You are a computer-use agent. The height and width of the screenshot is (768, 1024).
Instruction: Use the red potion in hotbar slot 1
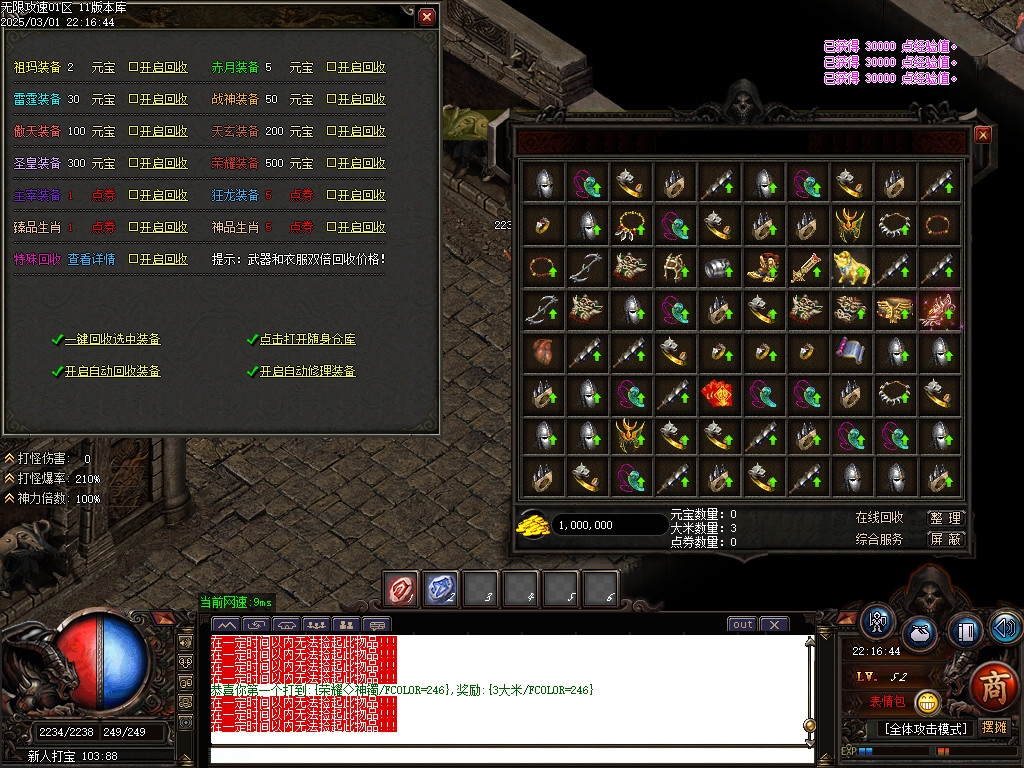[x=402, y=589]
